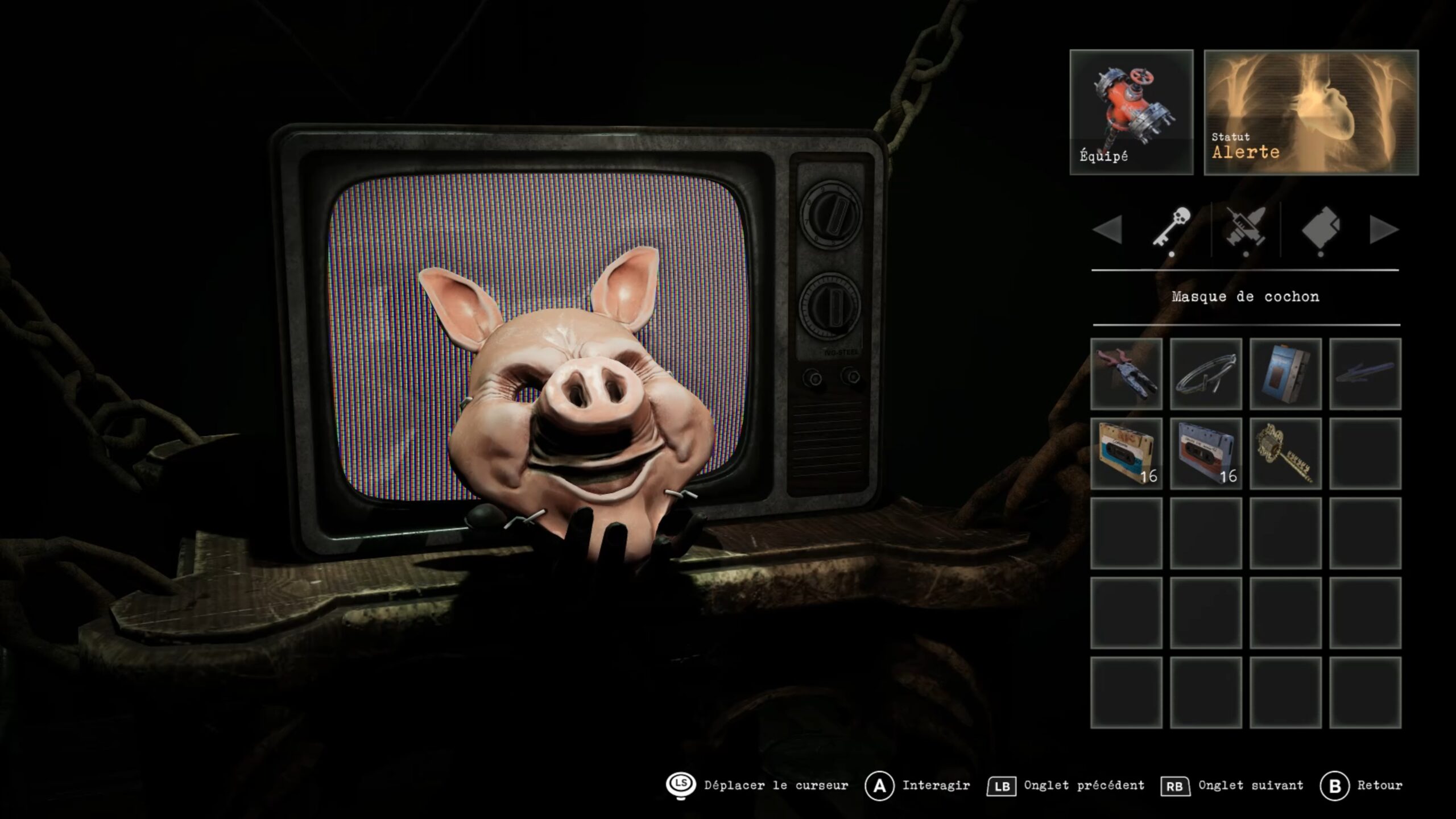View the Statut Alerte health panel
The image size is (1456, 819).
pyautogui.click(x=1311, y=112)
